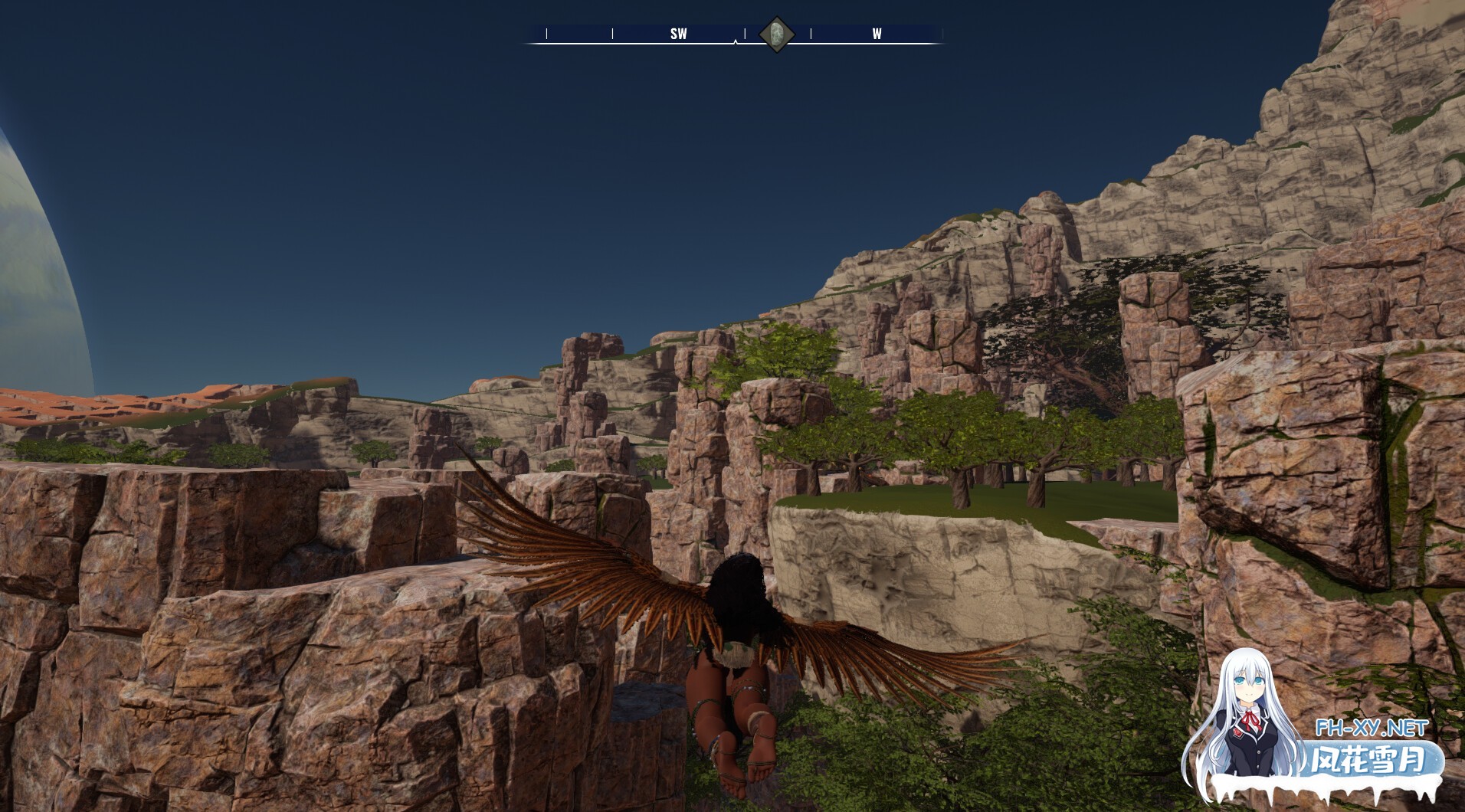Expand the tick mark right of the quest diamond
1465x812 pixels.
pyautogui.click(x=811, y=33)
